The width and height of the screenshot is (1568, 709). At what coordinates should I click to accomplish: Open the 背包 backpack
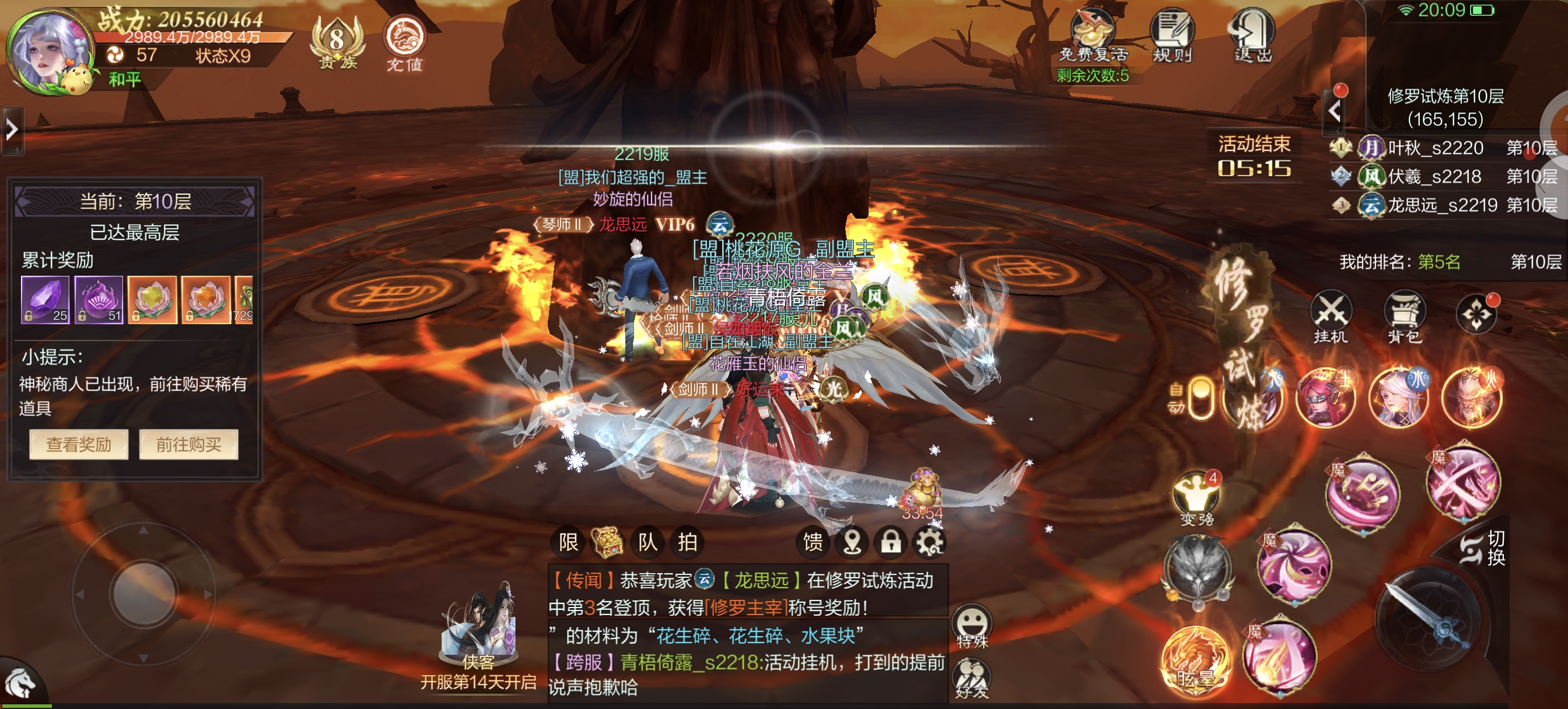coord(1404,317)
